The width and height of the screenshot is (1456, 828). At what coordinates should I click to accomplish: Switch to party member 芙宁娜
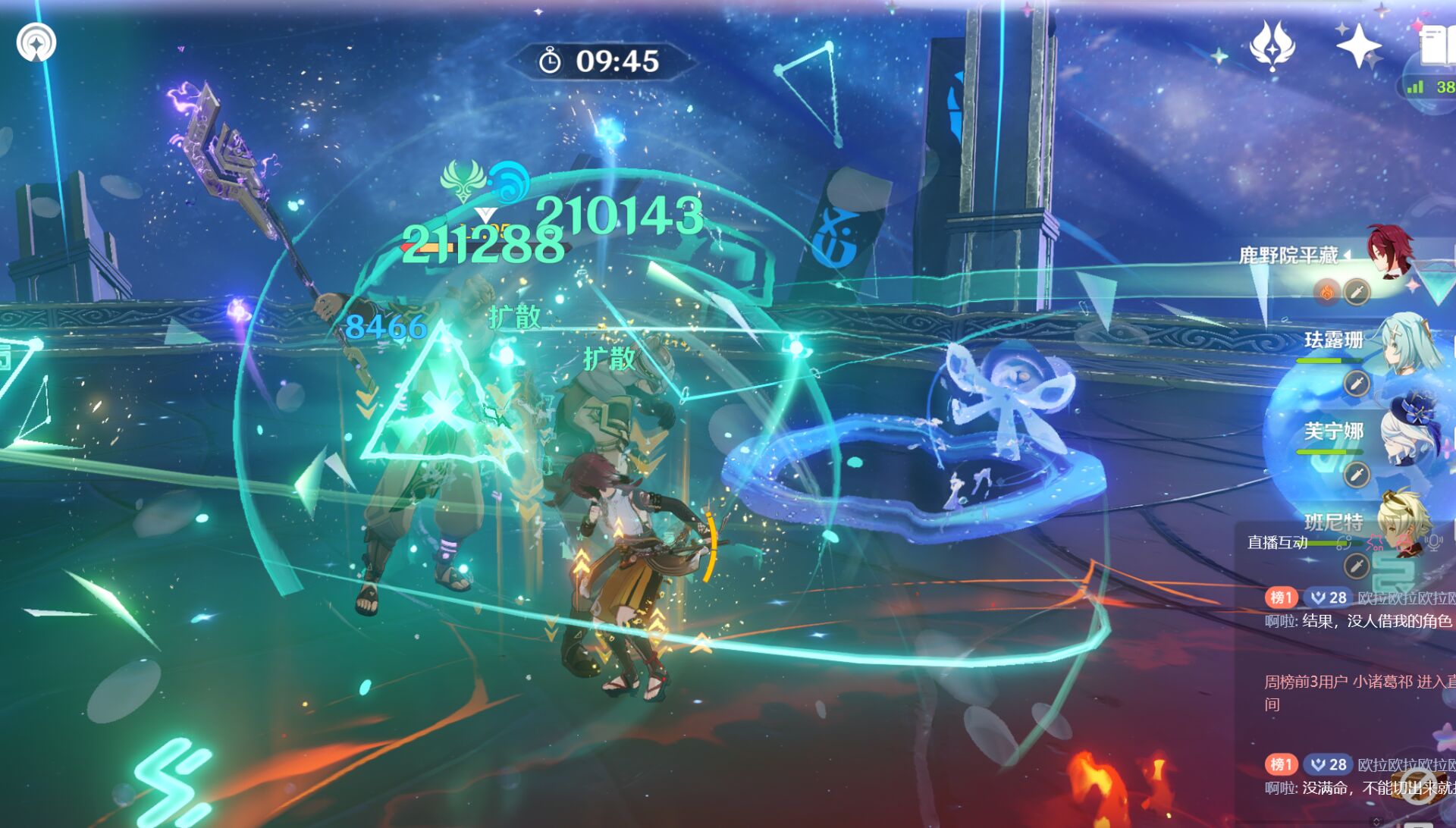[1407, 434]
